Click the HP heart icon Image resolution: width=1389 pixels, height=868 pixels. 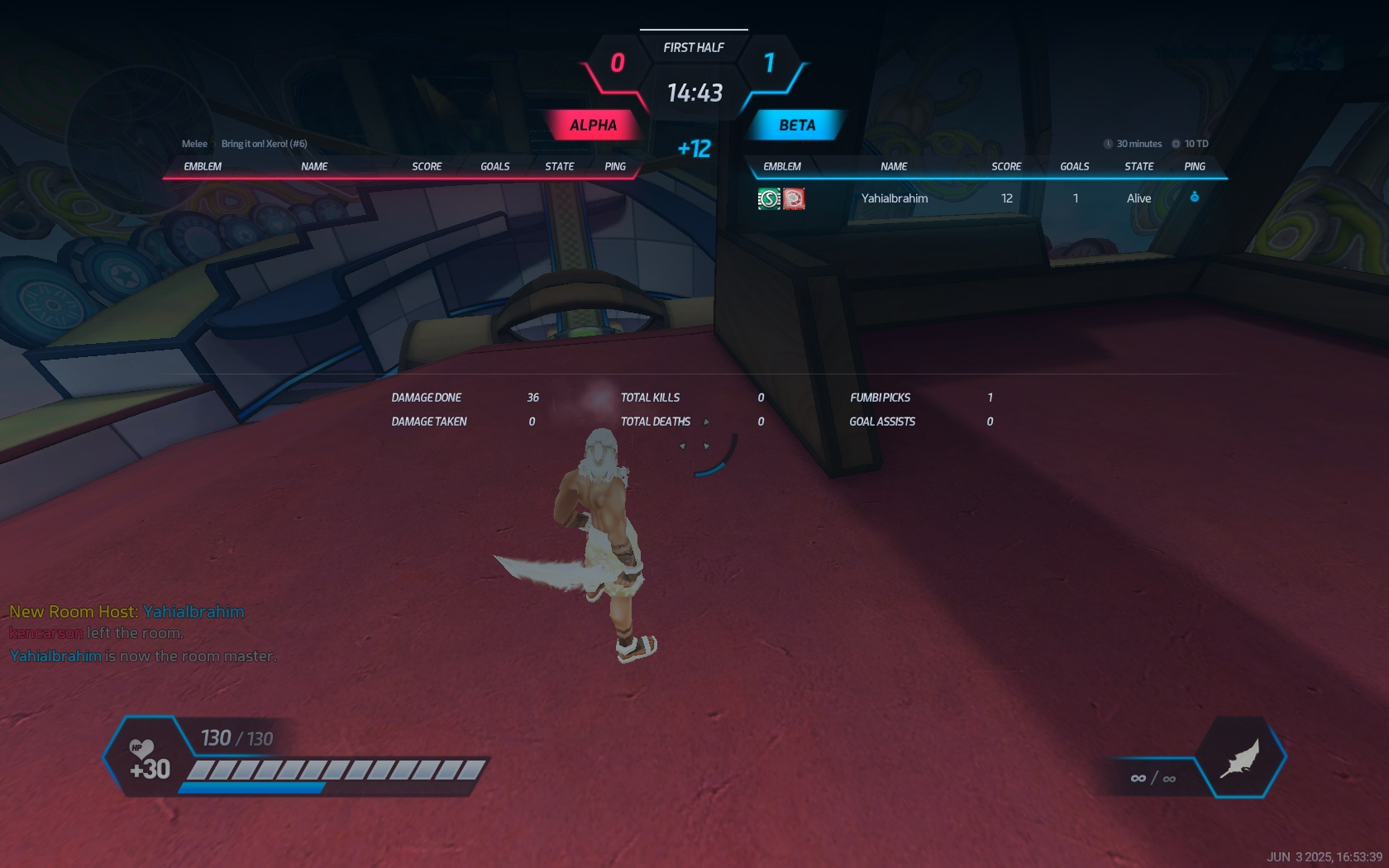click(x=141, y=749)
